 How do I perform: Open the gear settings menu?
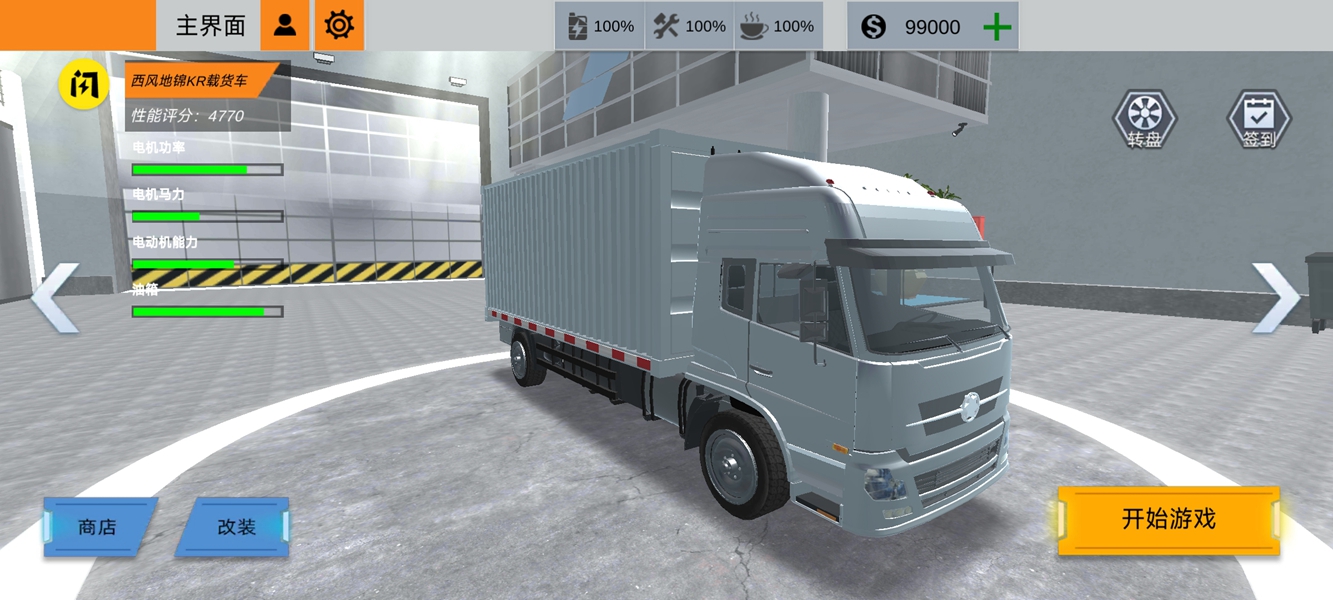339,25
